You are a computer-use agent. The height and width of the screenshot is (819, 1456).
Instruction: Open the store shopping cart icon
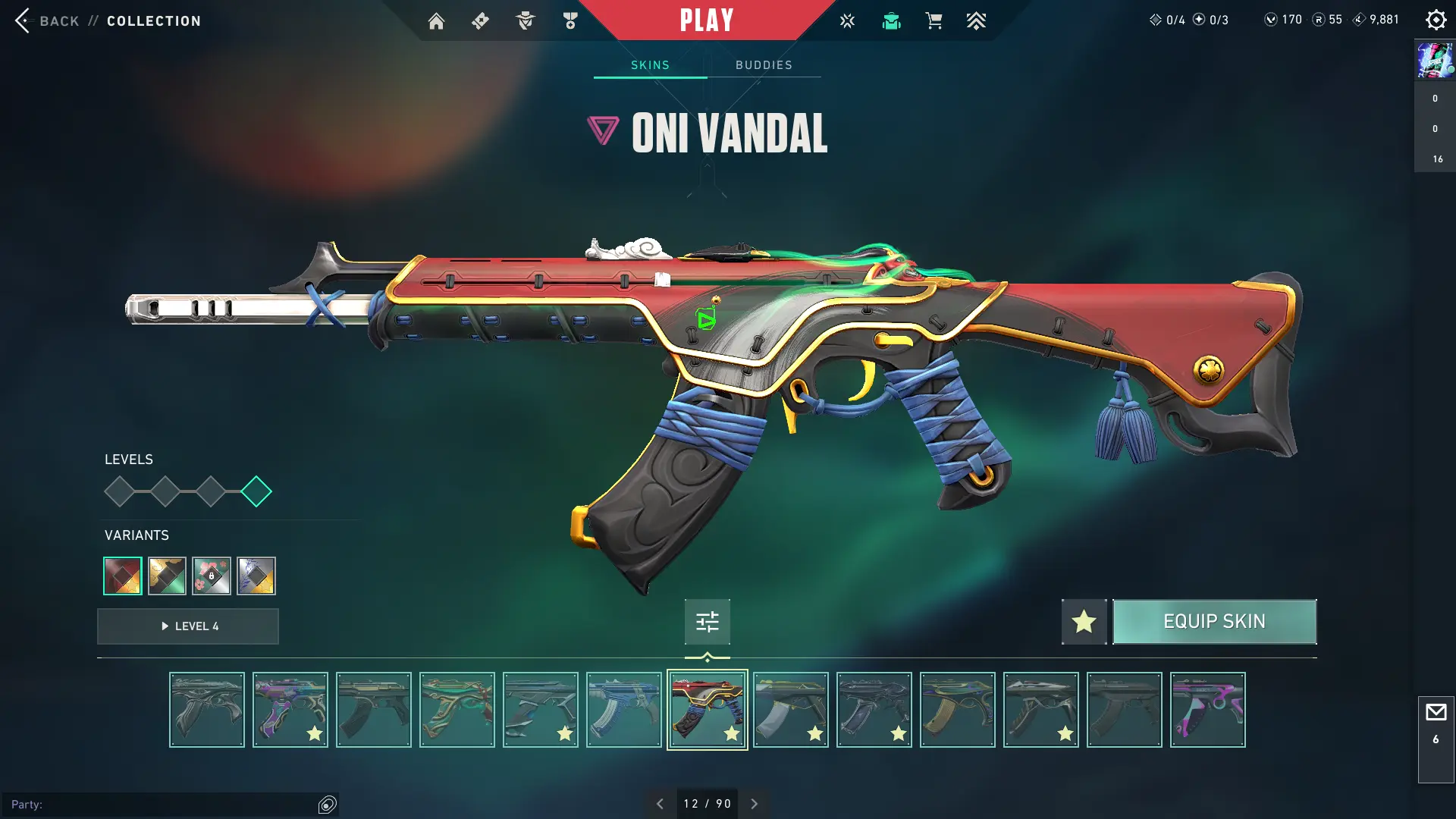934,21
